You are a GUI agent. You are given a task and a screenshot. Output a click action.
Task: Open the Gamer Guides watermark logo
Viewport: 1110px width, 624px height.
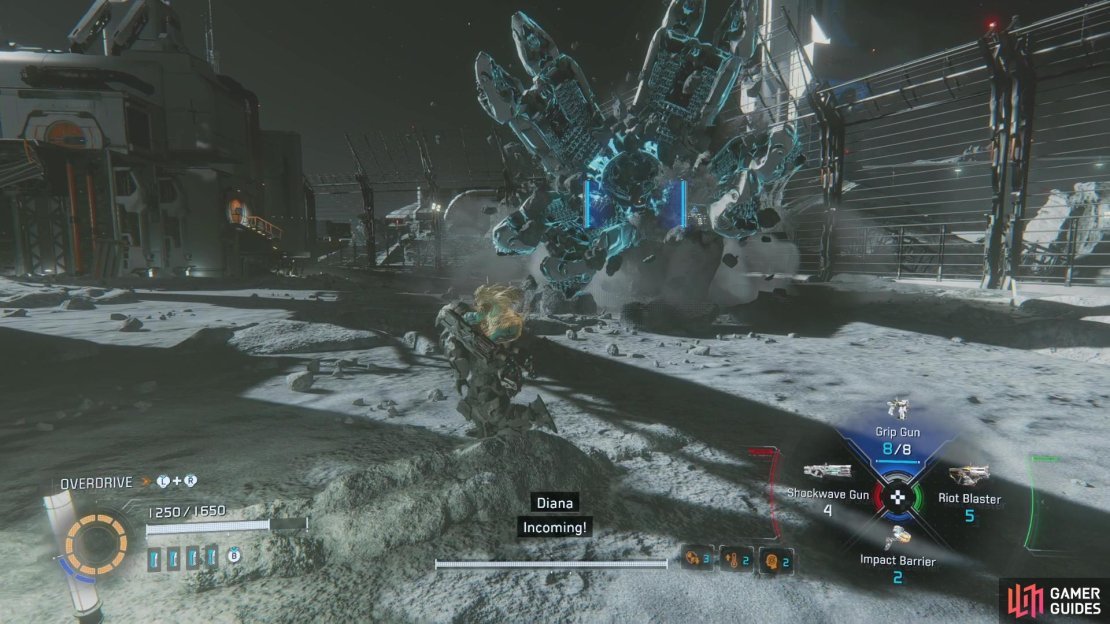point(1051,598)
